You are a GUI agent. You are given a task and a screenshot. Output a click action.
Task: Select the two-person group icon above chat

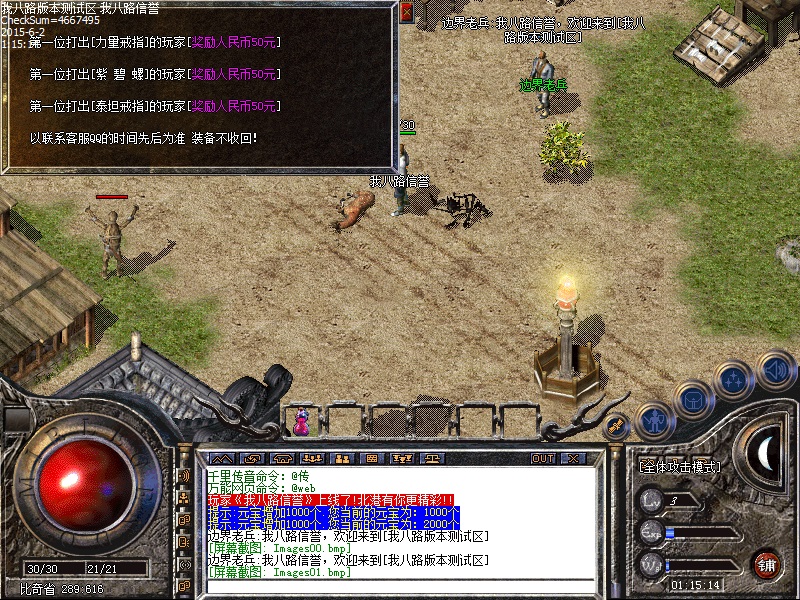click(x=340, y=458)
